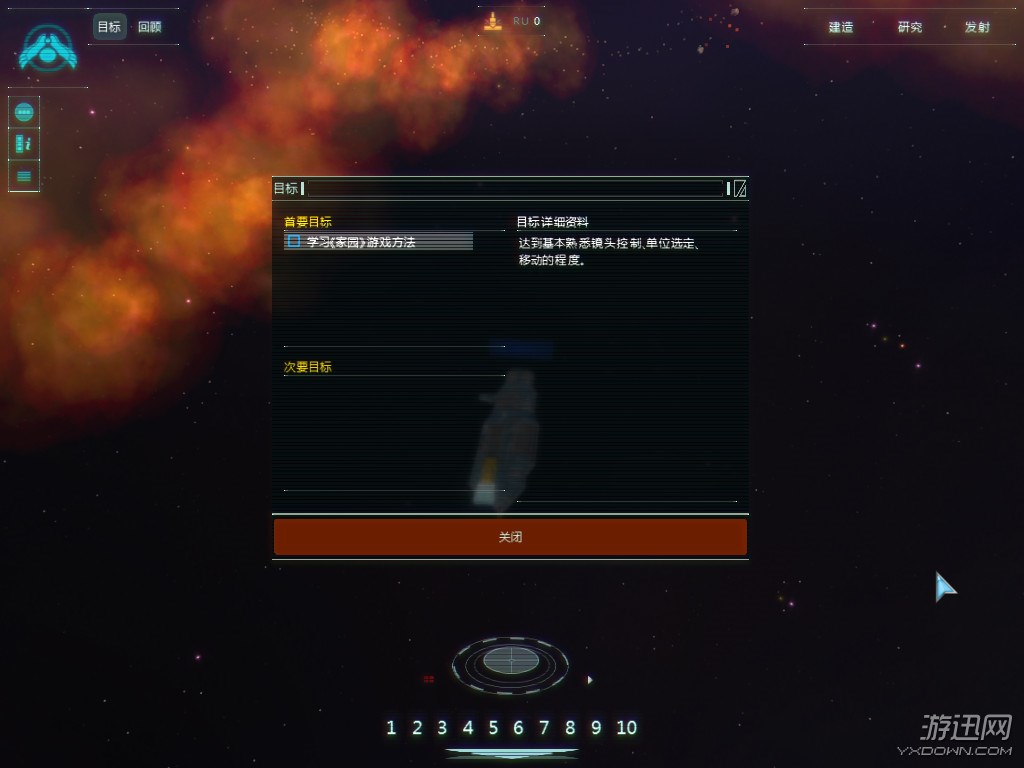The width and height of the screenshot is (1024, 768).
Task: Click the Kushan faction emblem
Action: pos(48,50)
